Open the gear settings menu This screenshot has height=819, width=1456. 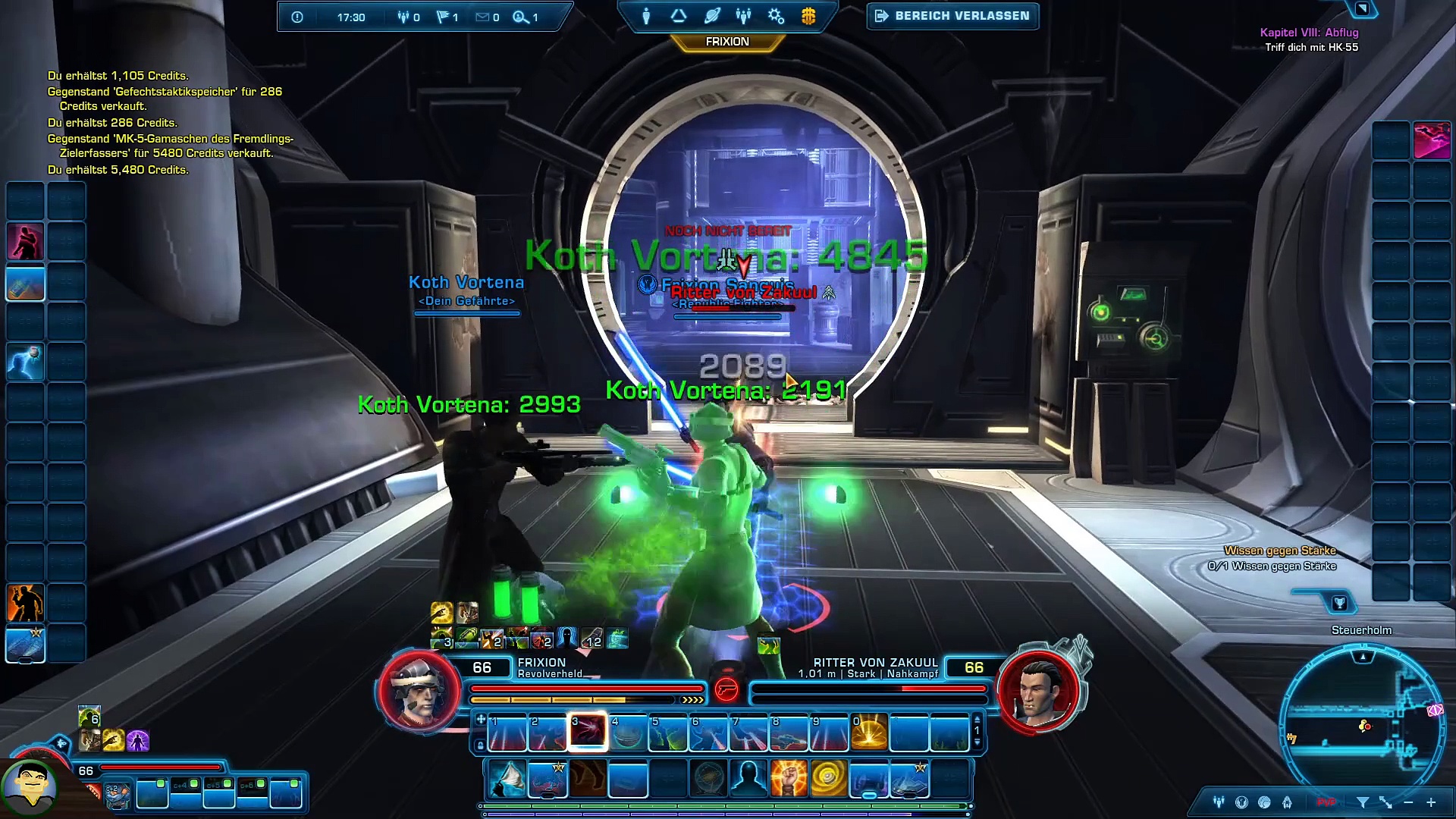776,16
